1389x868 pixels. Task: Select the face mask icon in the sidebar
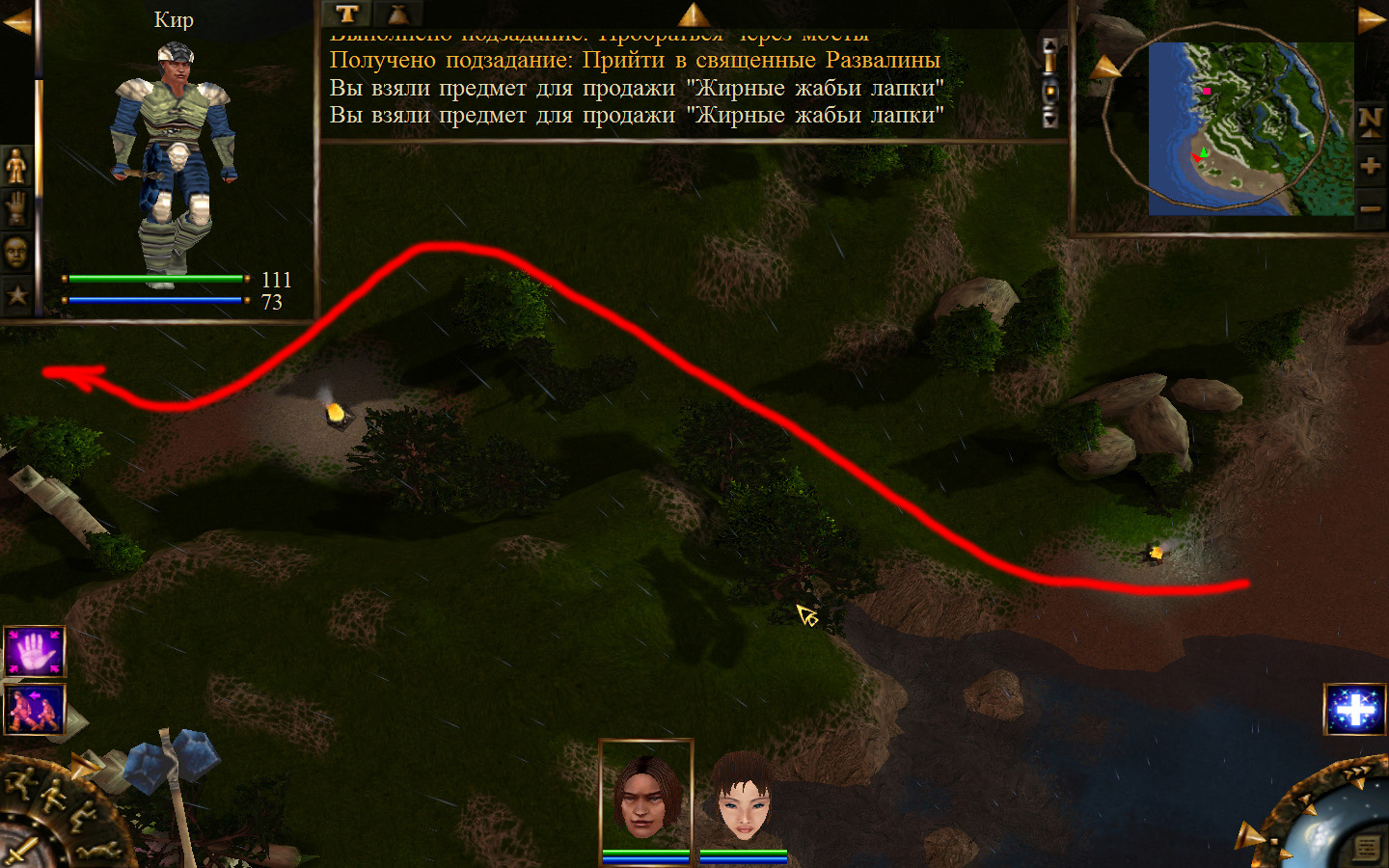16,253
